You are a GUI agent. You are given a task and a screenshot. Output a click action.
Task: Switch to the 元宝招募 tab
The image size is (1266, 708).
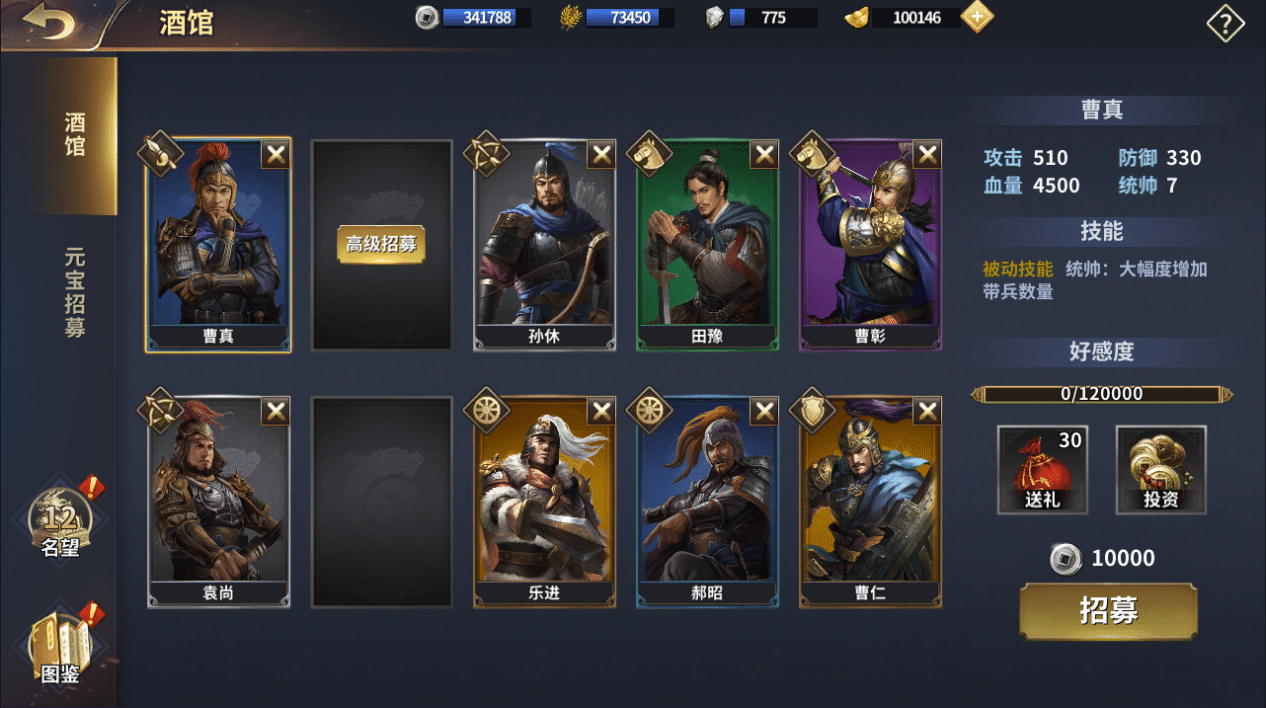coord(74,292)
